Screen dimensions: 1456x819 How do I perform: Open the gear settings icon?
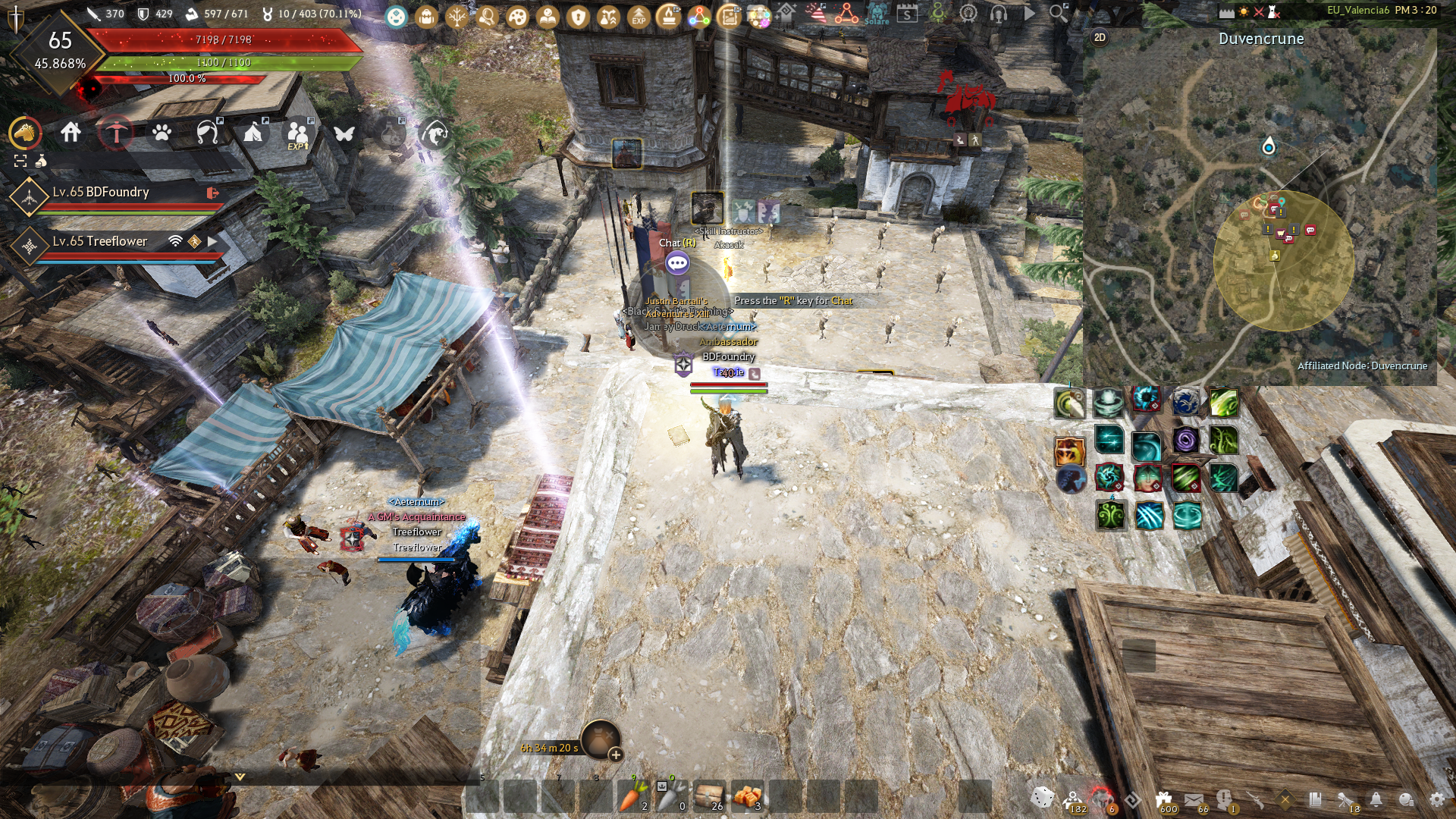[1436, 799]
